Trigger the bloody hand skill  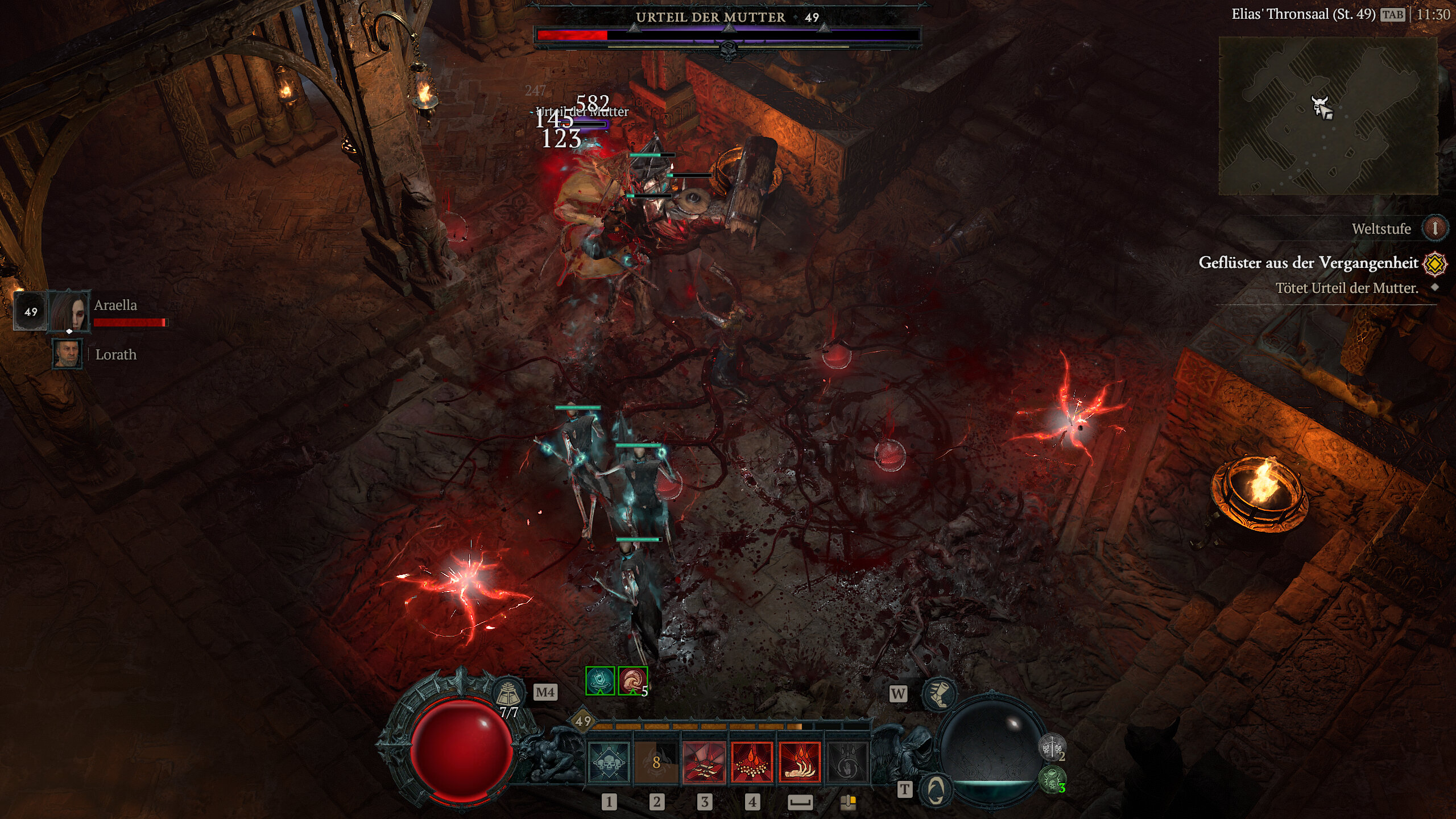(800, 762)
